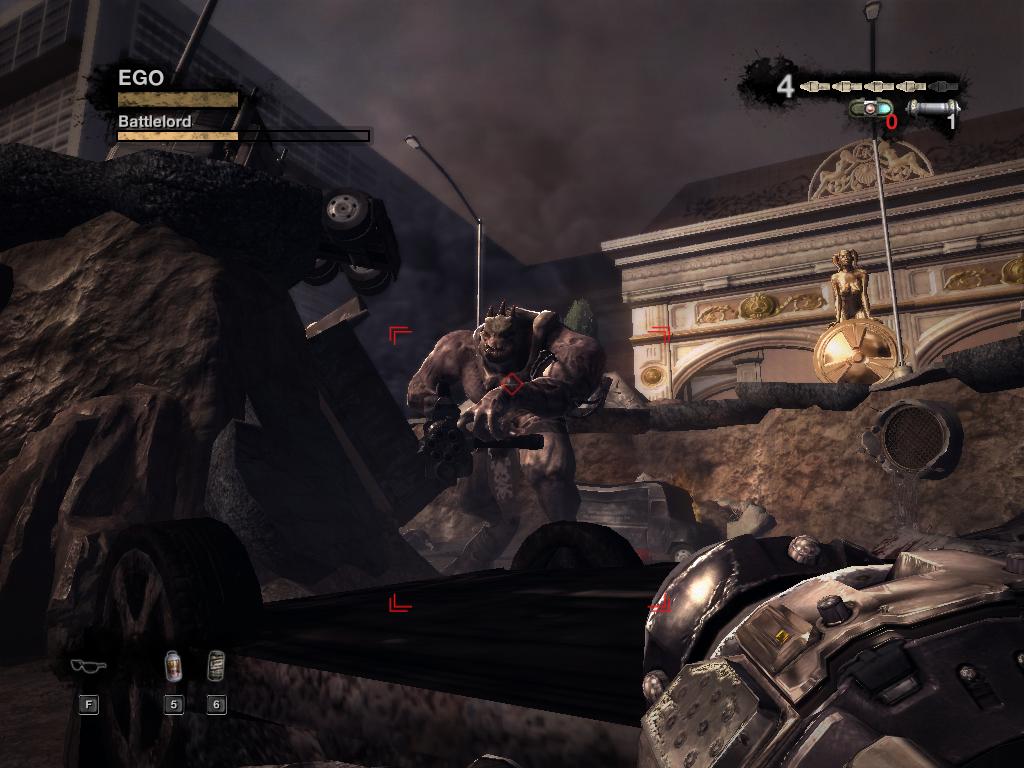Activate the Duke Vision sunglasses icon
Viewport: 1024px width, 768px height.
point(88,666)
